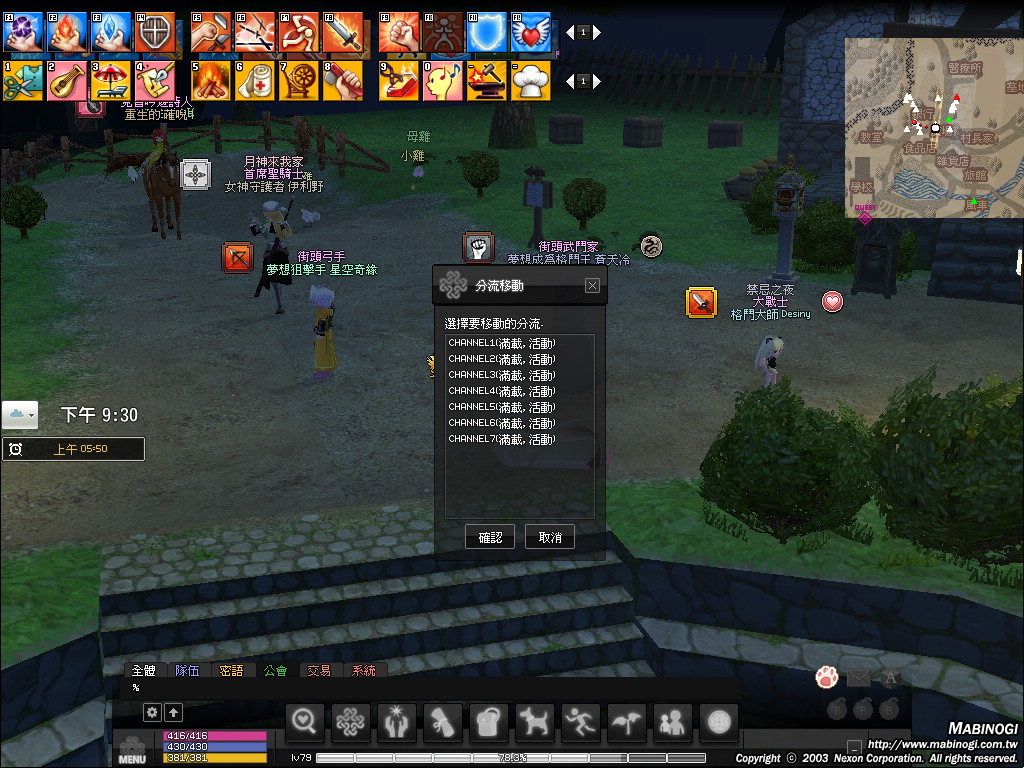Choose CHANNEL4 from the channel list
1024x768 pixels.
[502, 391]
